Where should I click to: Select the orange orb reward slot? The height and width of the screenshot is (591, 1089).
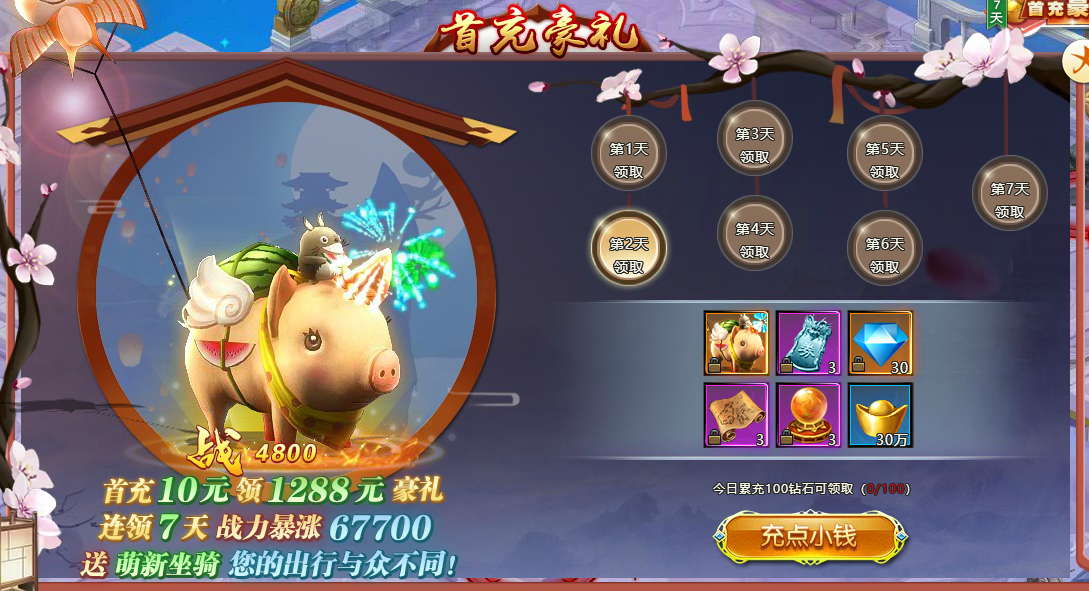pyautogui.click(x=808, y=414)
